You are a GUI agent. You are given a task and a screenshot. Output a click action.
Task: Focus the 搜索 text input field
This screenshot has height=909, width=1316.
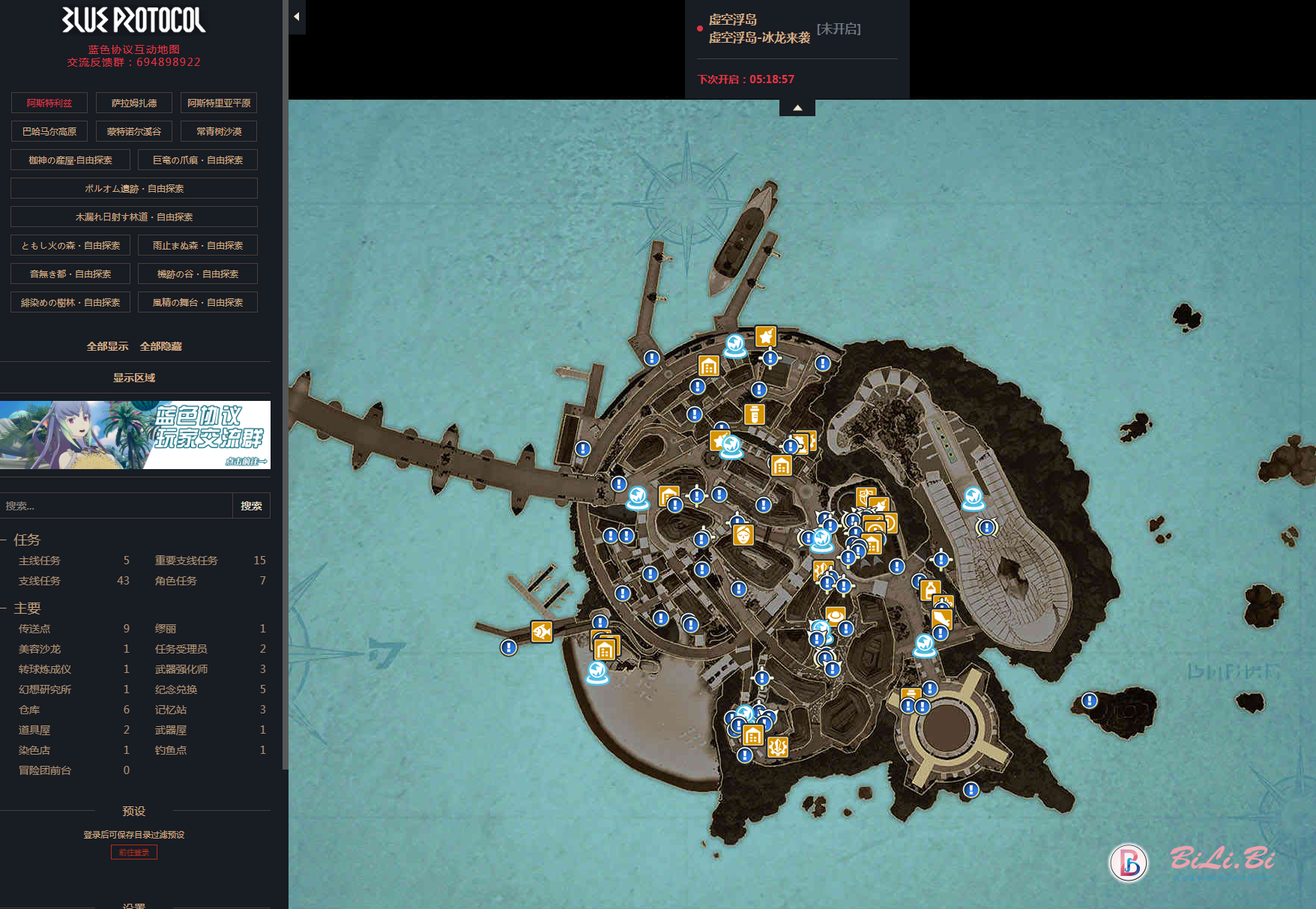(116, 506)
